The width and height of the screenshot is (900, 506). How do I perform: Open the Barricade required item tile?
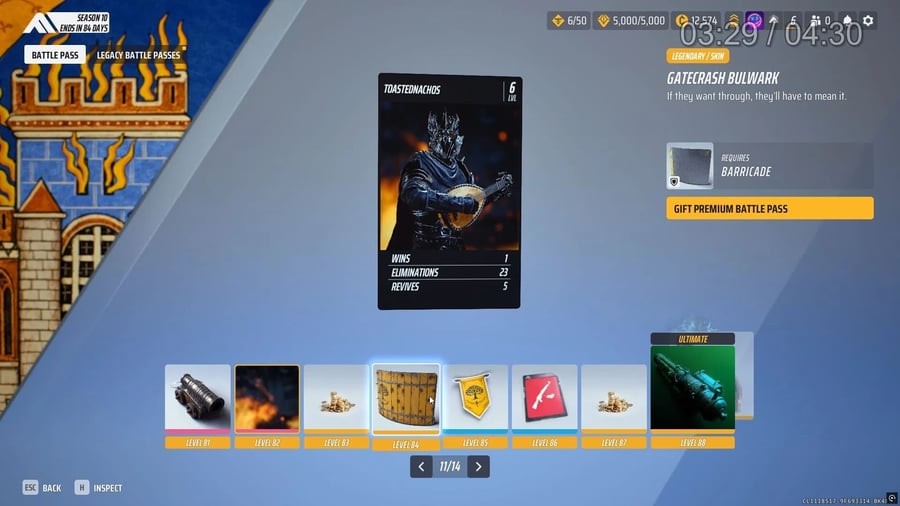tap(690, 166)
